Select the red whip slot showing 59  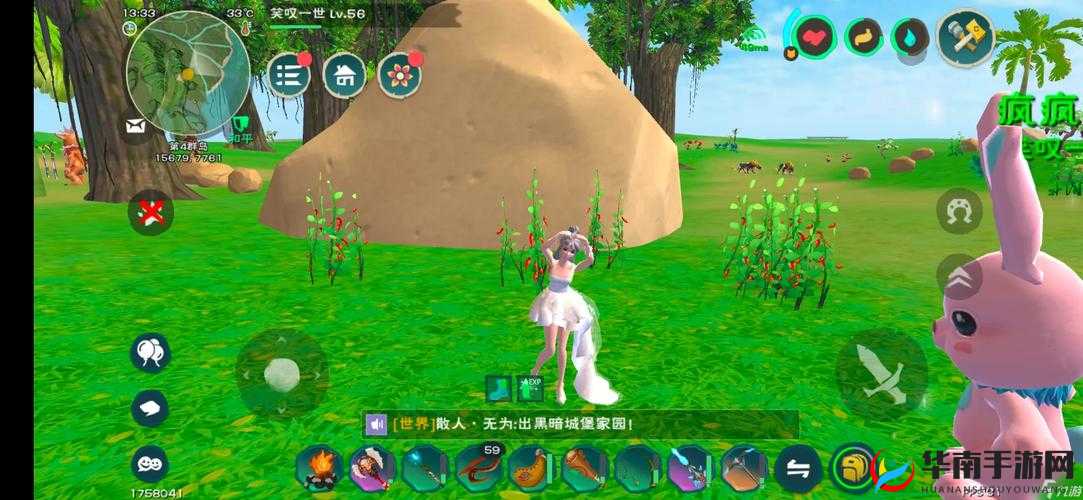pyautogui.click(x=478, y=467)
